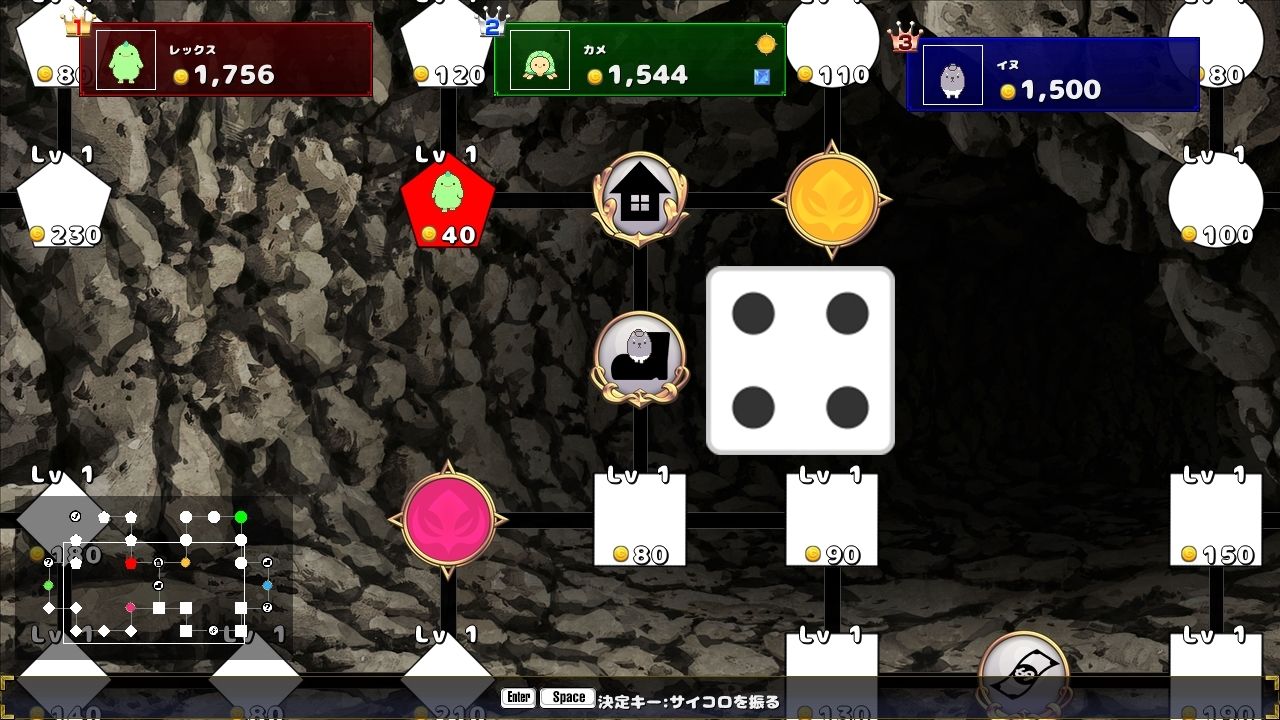
Task: Click the pink flower emblem space
Action: click(447, 519)
